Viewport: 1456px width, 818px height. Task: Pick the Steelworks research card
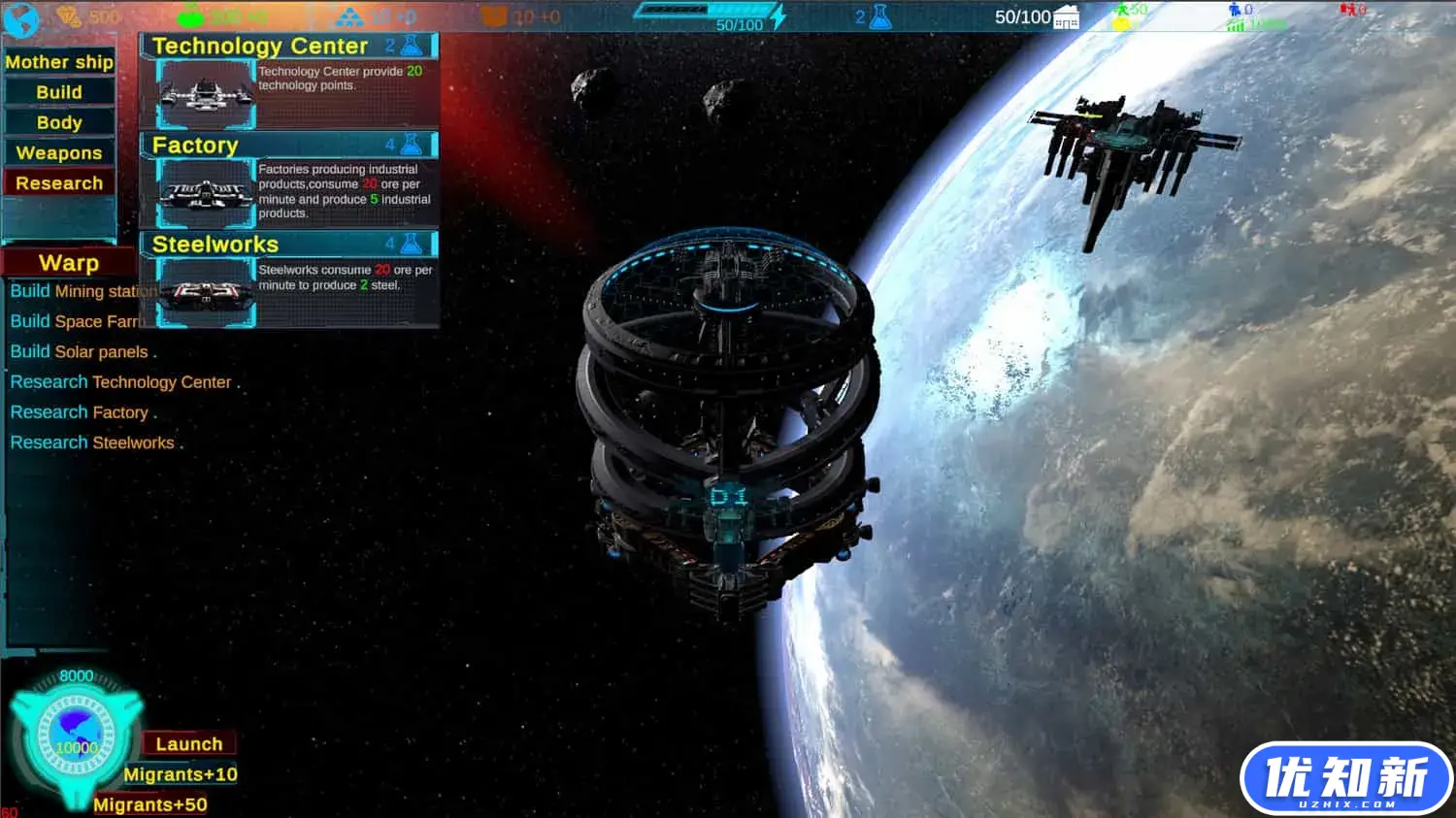click(289, 278)
